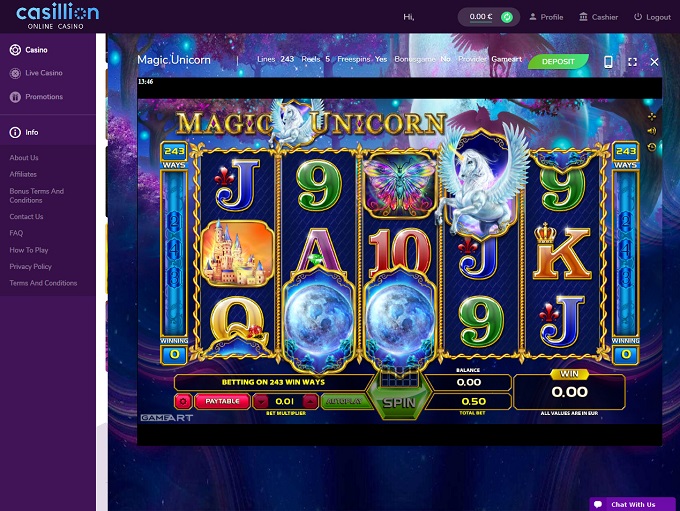Open the FAQ page
This screenshot has height=511, width=680.
tap(16, 233)
